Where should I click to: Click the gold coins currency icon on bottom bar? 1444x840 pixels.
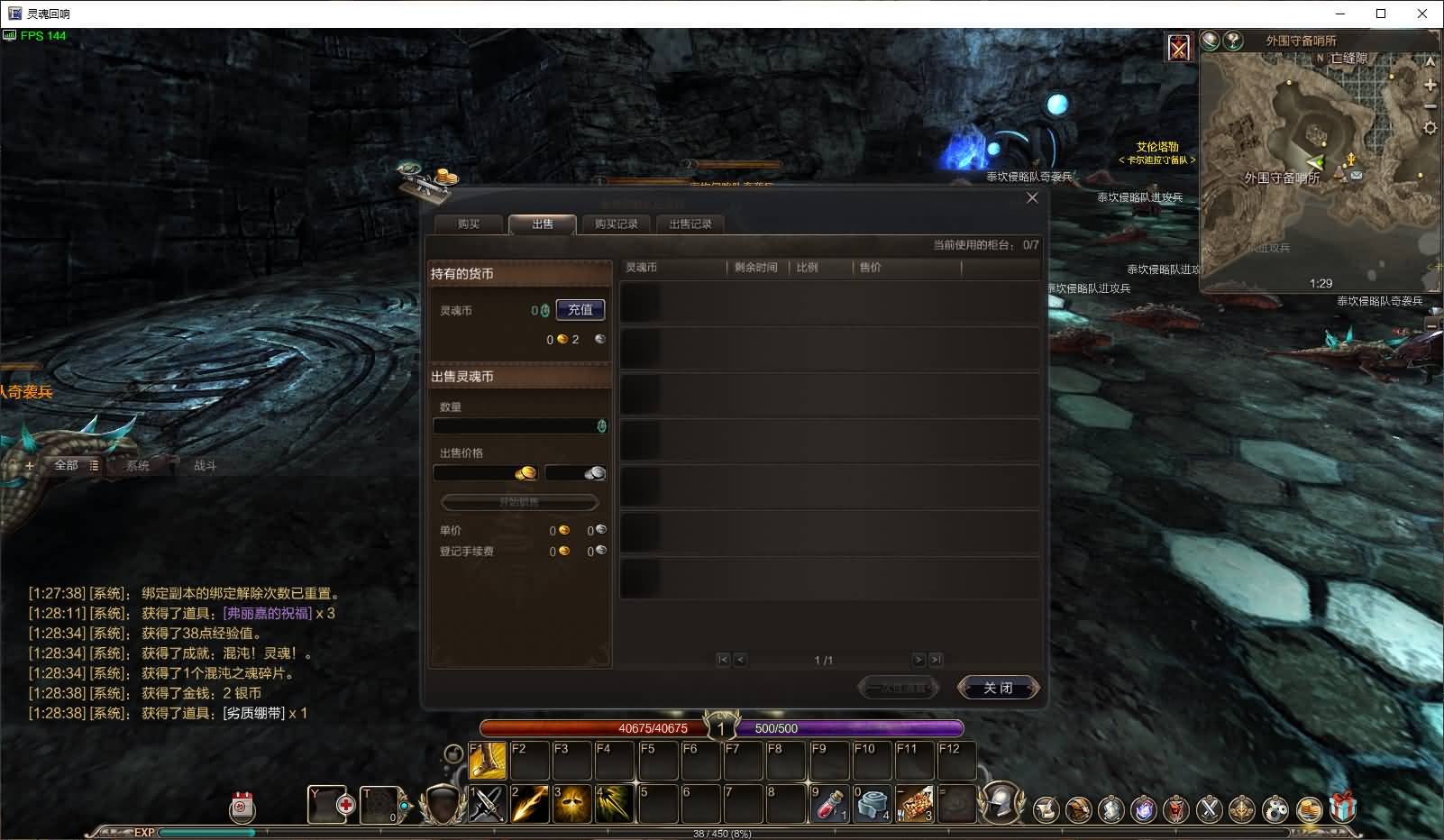(1310, 808)
